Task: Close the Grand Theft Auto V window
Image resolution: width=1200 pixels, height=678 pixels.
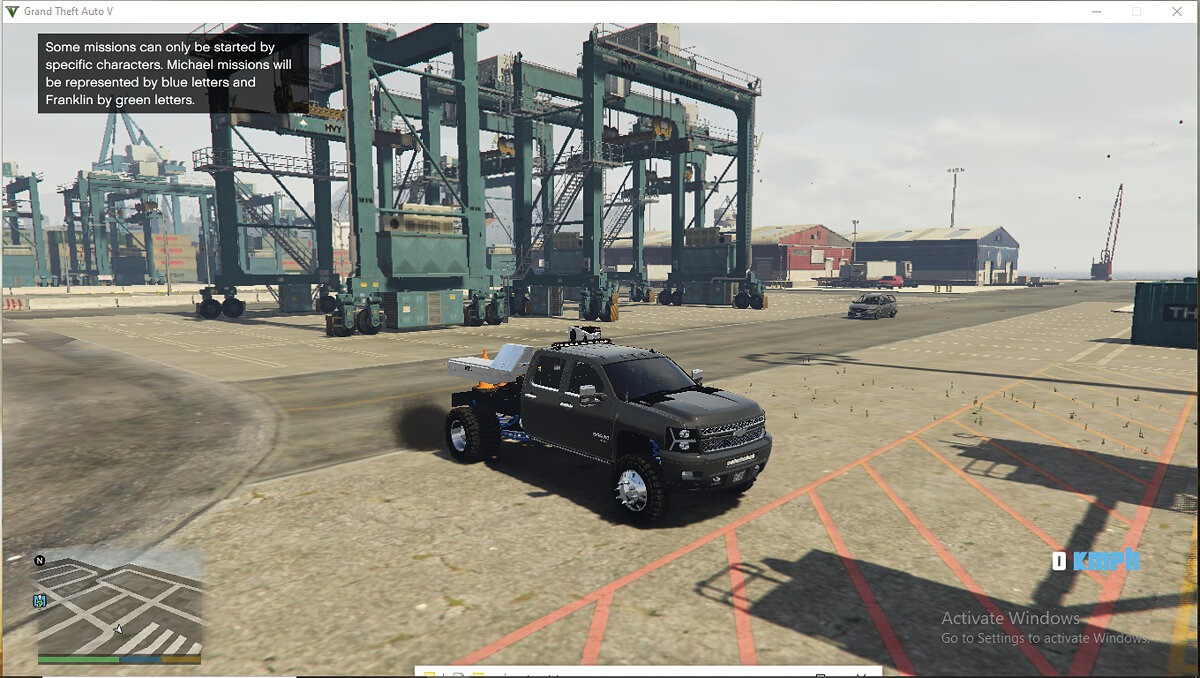Action: 1176,11
